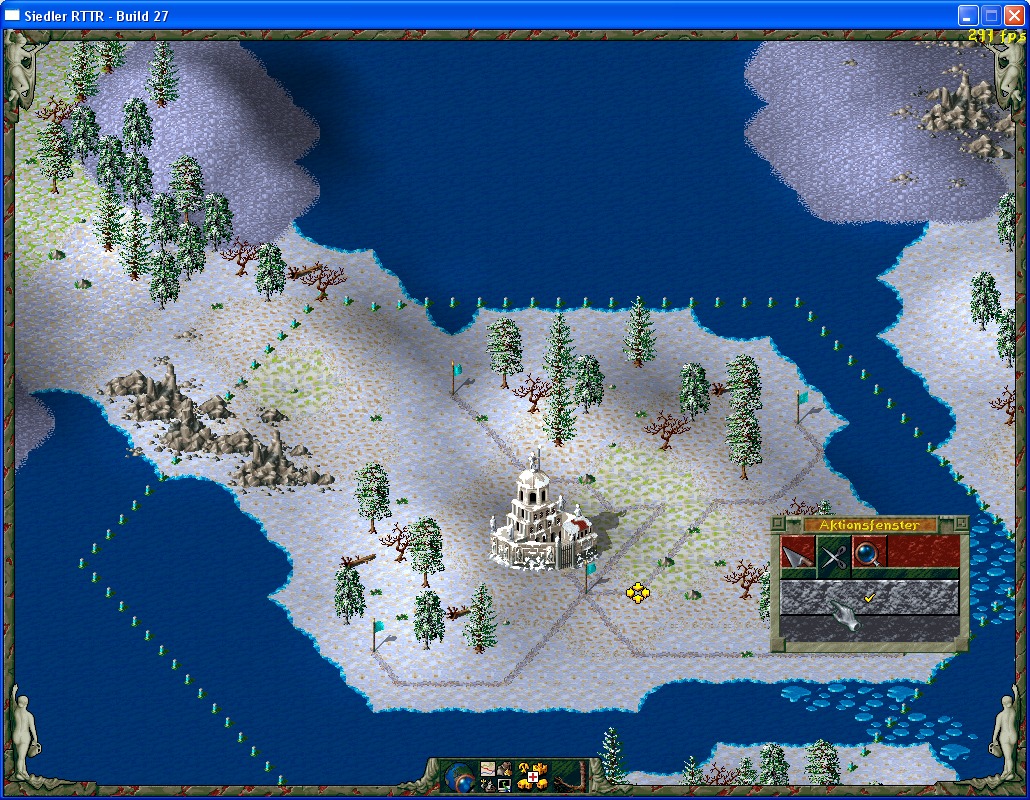Minimize the Aktionsfenster with its top-right corner button
The height and width of the screenshot is (800, 1030).
[x=962, y=524]
